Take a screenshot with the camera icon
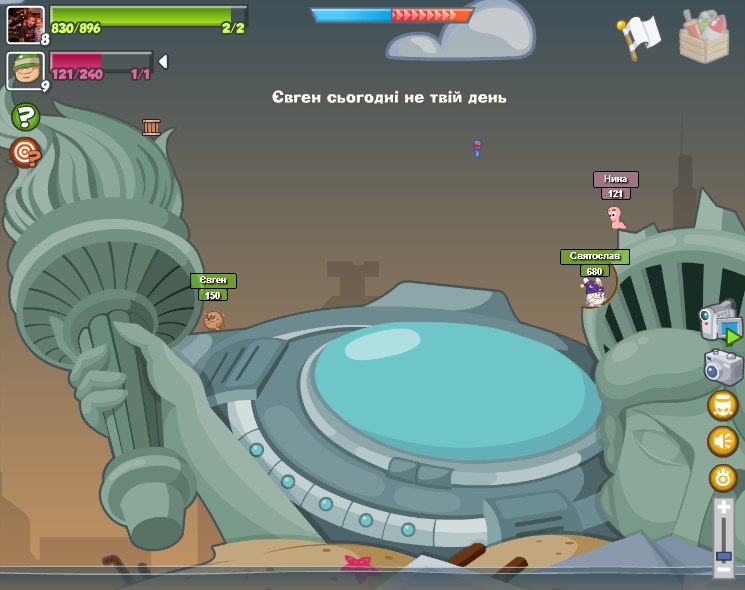 723,367
